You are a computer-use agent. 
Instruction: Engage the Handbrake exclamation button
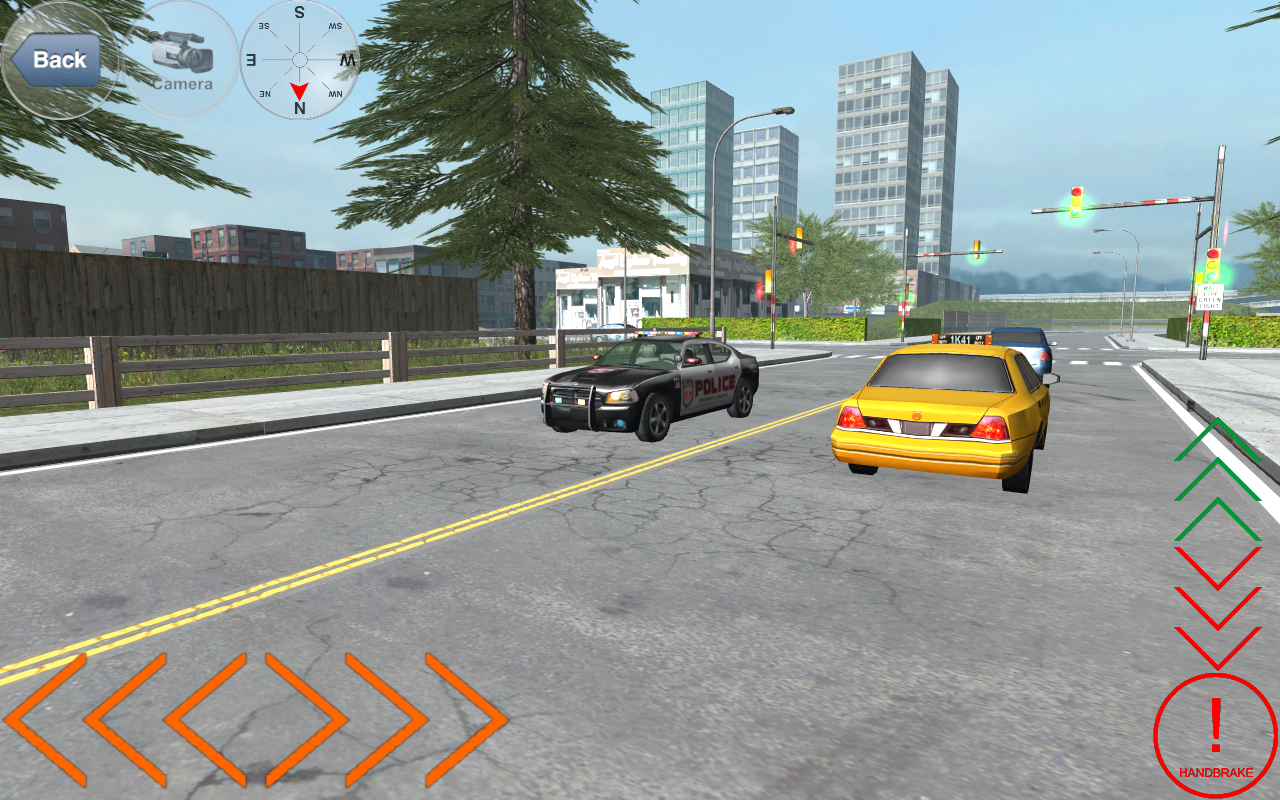point(1213,733)
